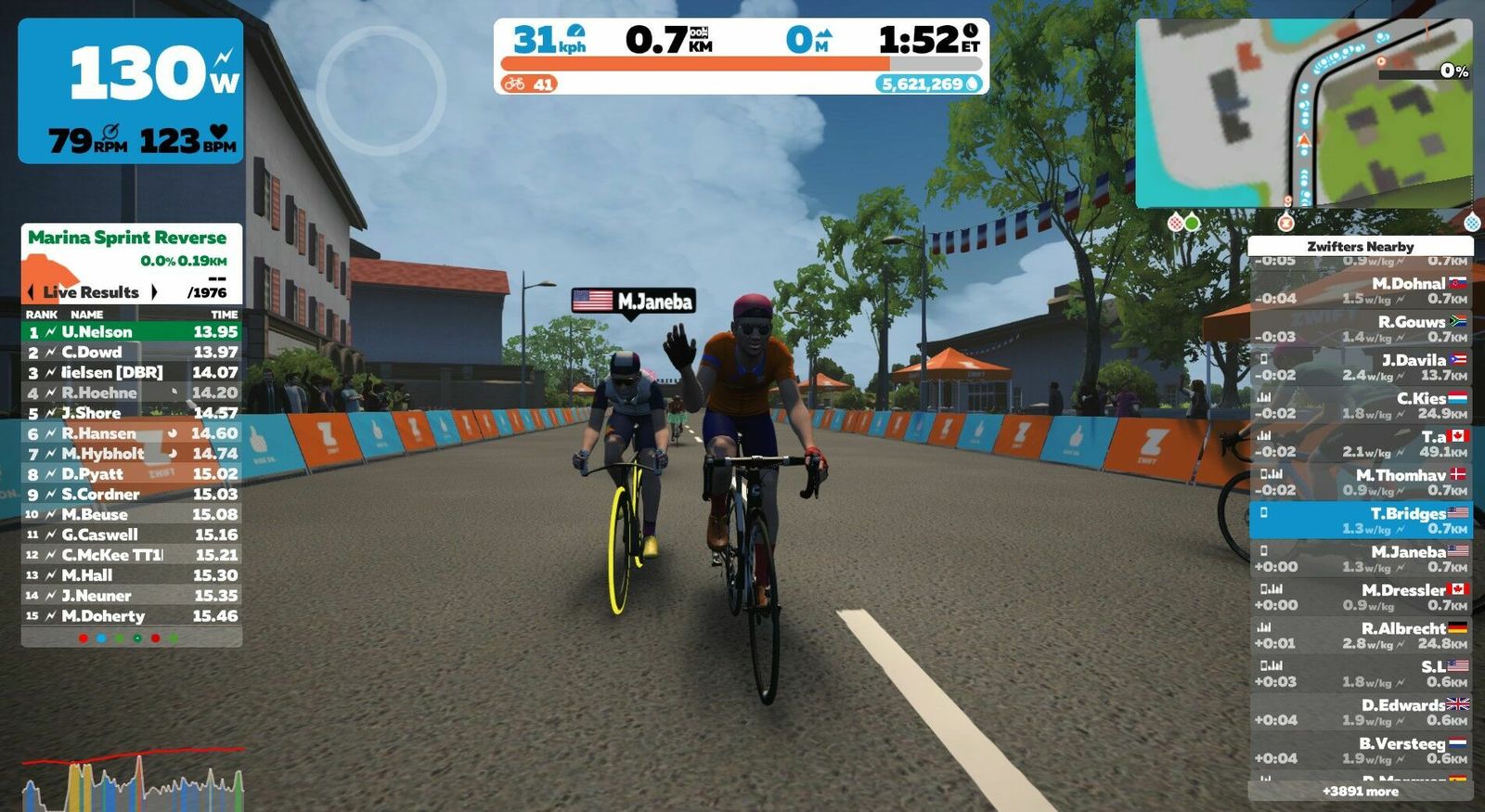Viewport: 1485px width, 812px height.
Task: Select R.Albrecht rider row
Action: coord(1361,635)
